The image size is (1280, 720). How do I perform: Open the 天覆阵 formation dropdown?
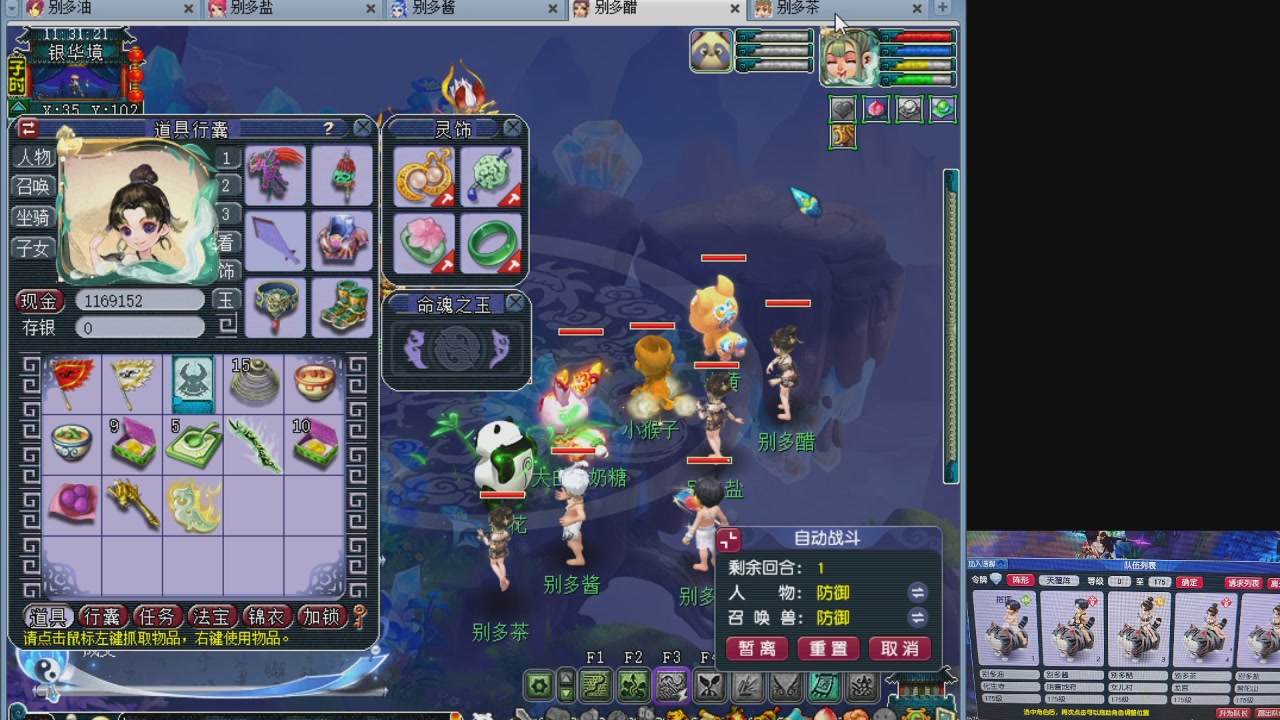(x=1059, y=581)
